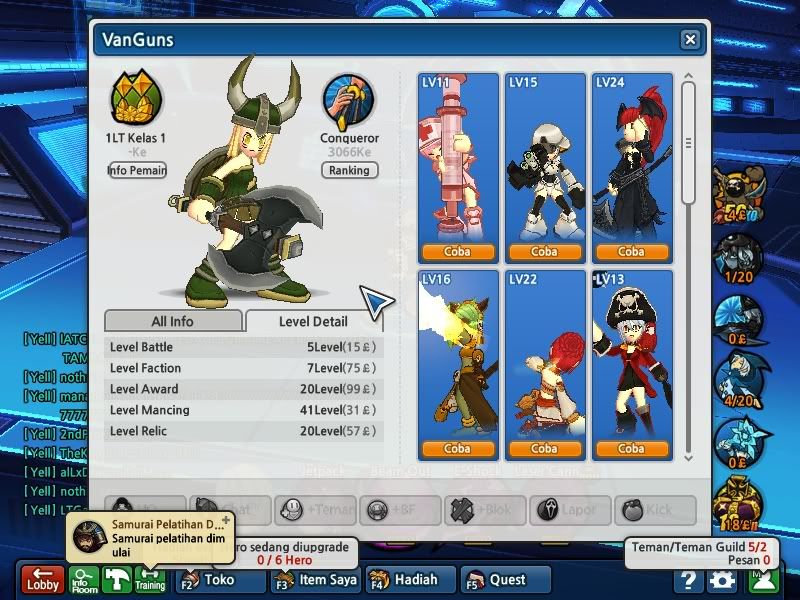The width and height of the screenshot is (800, 600).
Task: Close the VanGuns profile window
Action: tap(690, 40)
